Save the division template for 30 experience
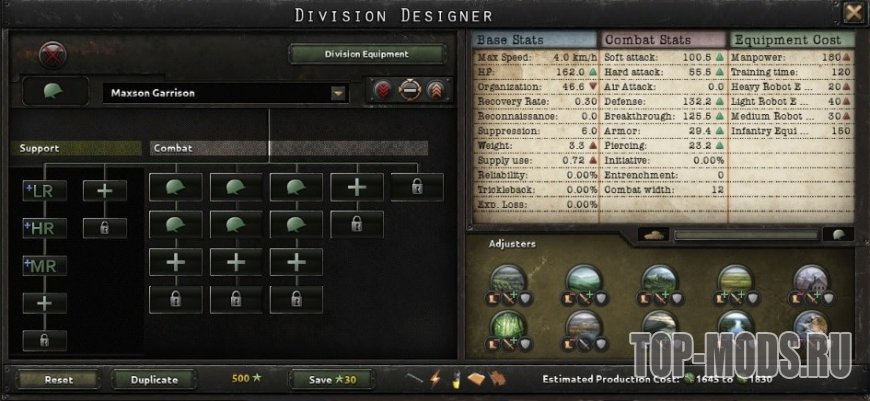This screenshot has width=870, height=401. coord(327,380)
